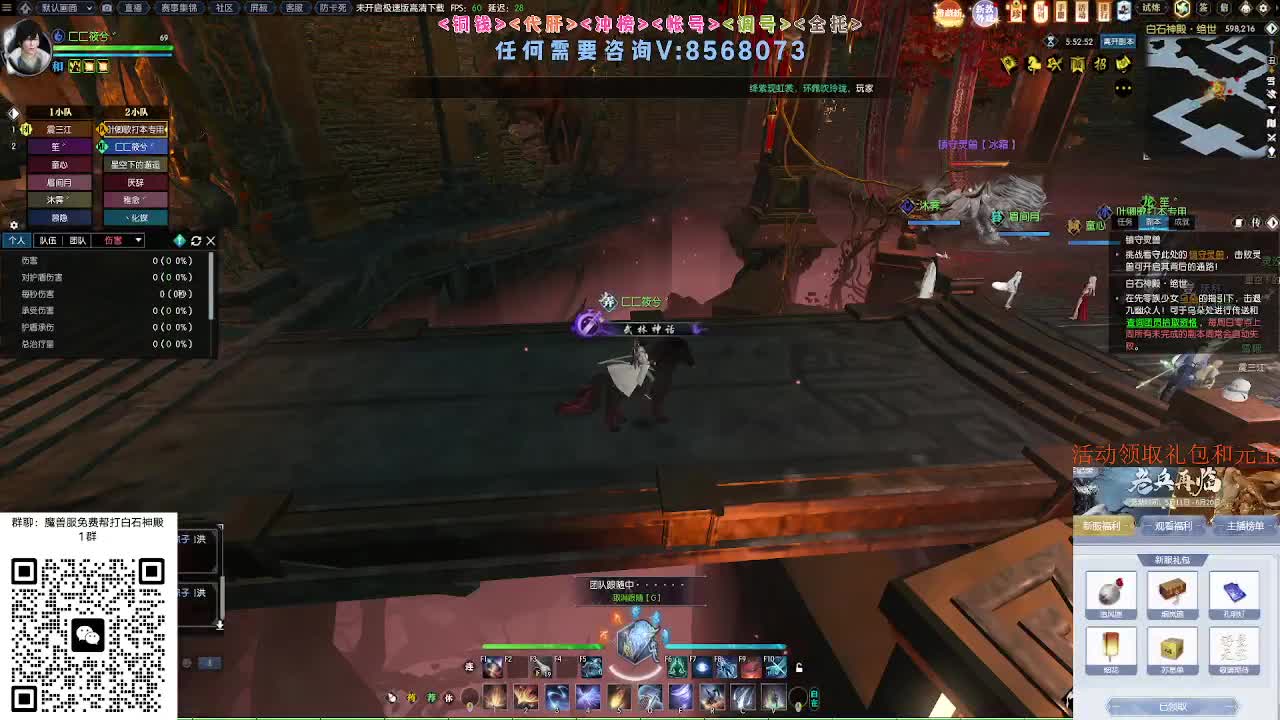Switch to the 团队 tab in stats panel
This screenshot has height=720, width=1280.
77,240
